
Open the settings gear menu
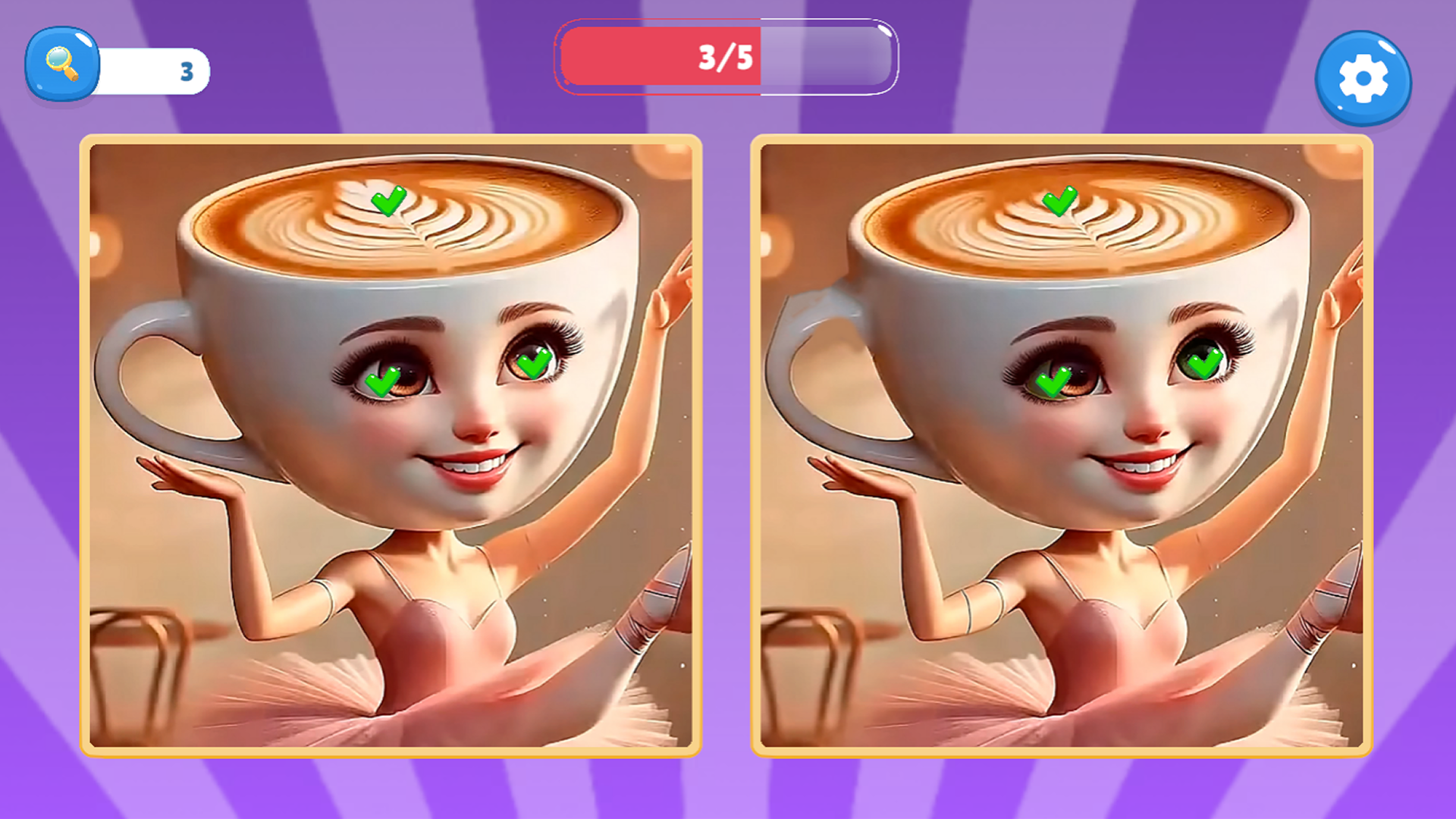tap(1363, 78)
